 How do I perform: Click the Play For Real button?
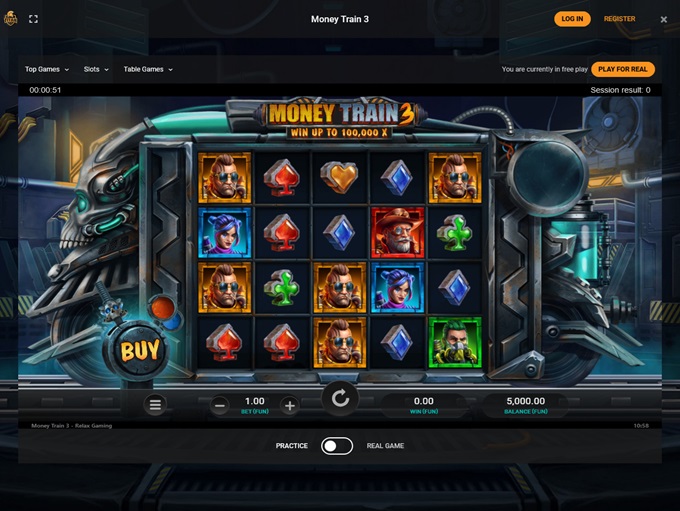[x=623, y=69]
